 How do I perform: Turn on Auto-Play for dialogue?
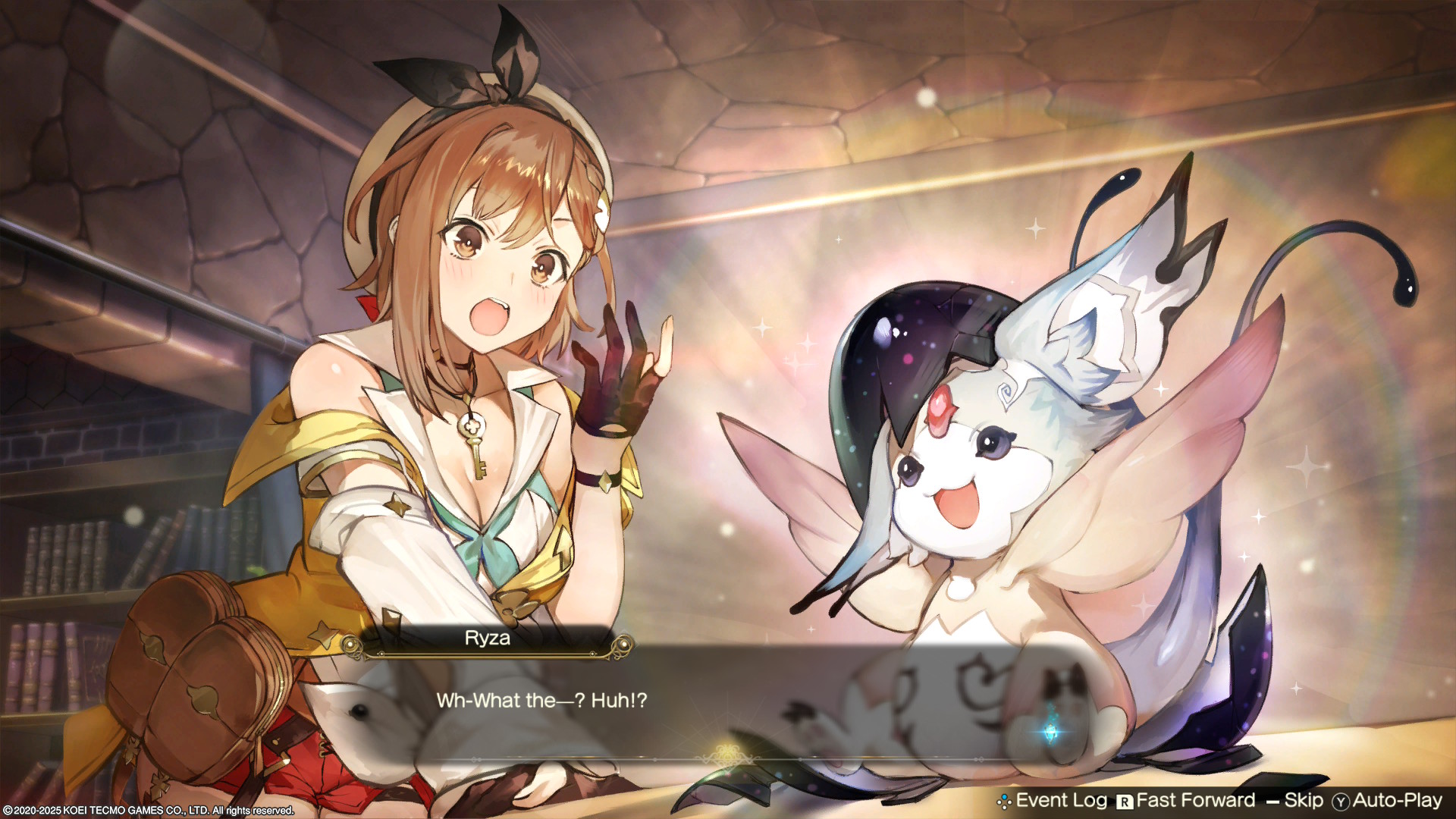point(1388,801)
